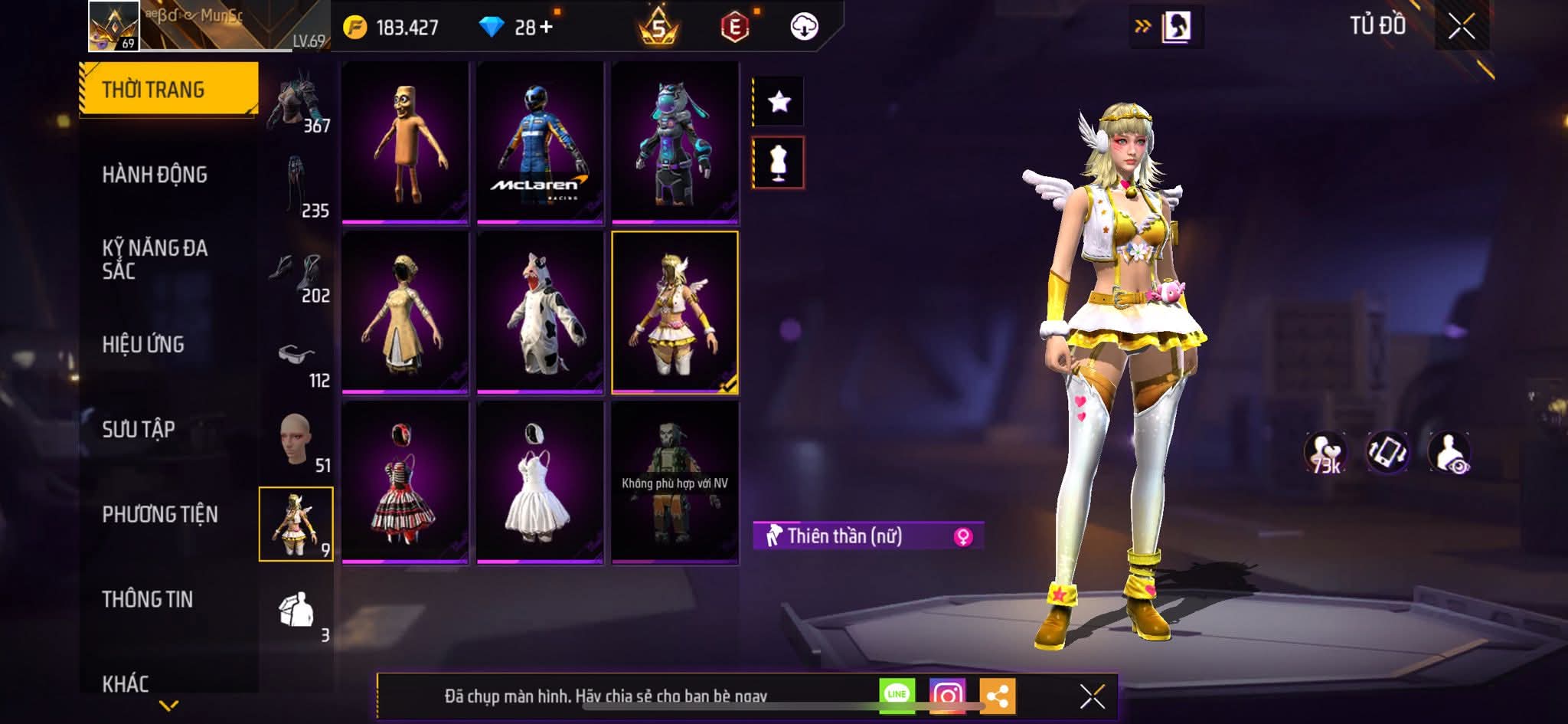Click the mannequin outfit set button
The image size is (1568, 724).
tap(779, 162)
